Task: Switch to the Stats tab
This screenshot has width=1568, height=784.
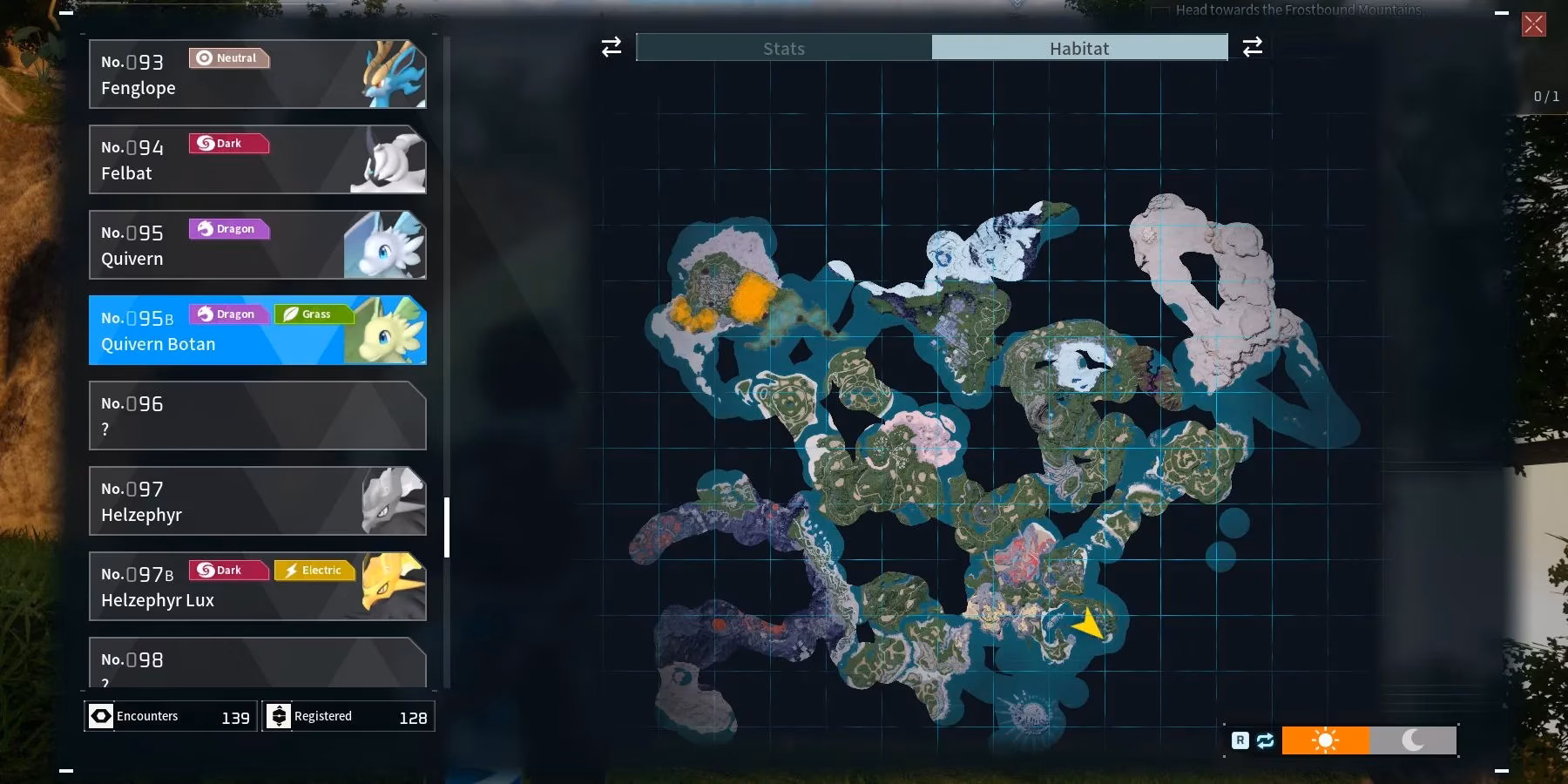Action: (784, 48)
